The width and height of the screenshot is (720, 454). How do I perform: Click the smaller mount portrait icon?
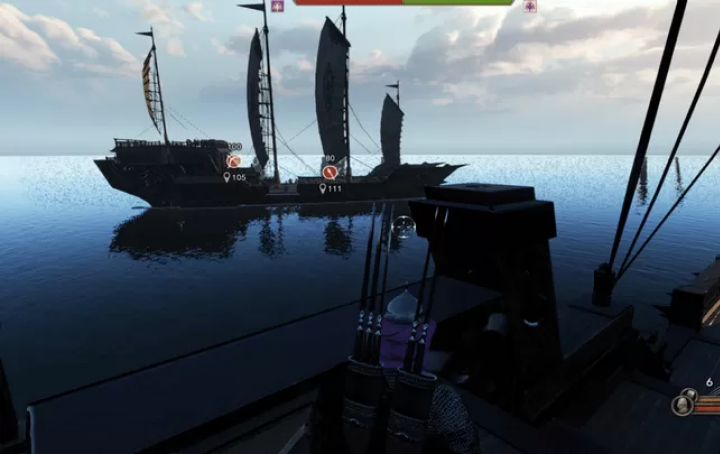[691, 395]
